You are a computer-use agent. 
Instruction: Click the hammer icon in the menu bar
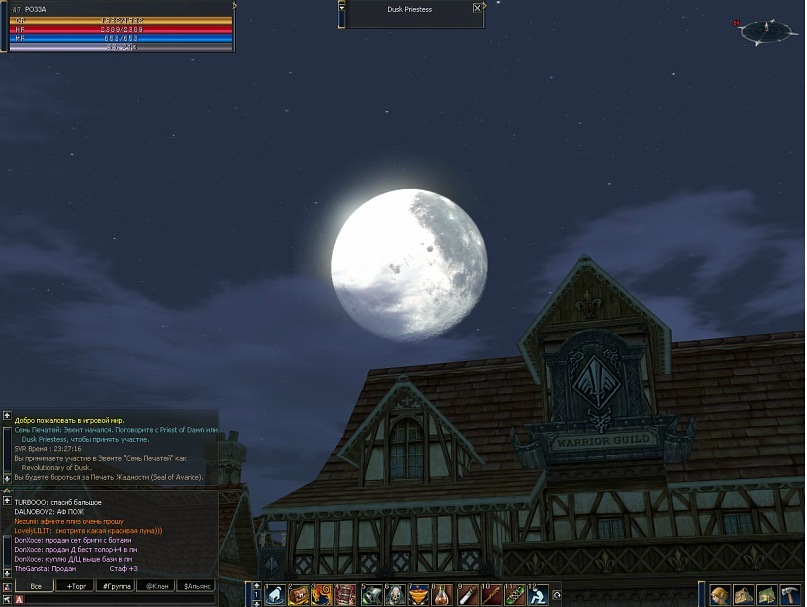pos(791,595)
